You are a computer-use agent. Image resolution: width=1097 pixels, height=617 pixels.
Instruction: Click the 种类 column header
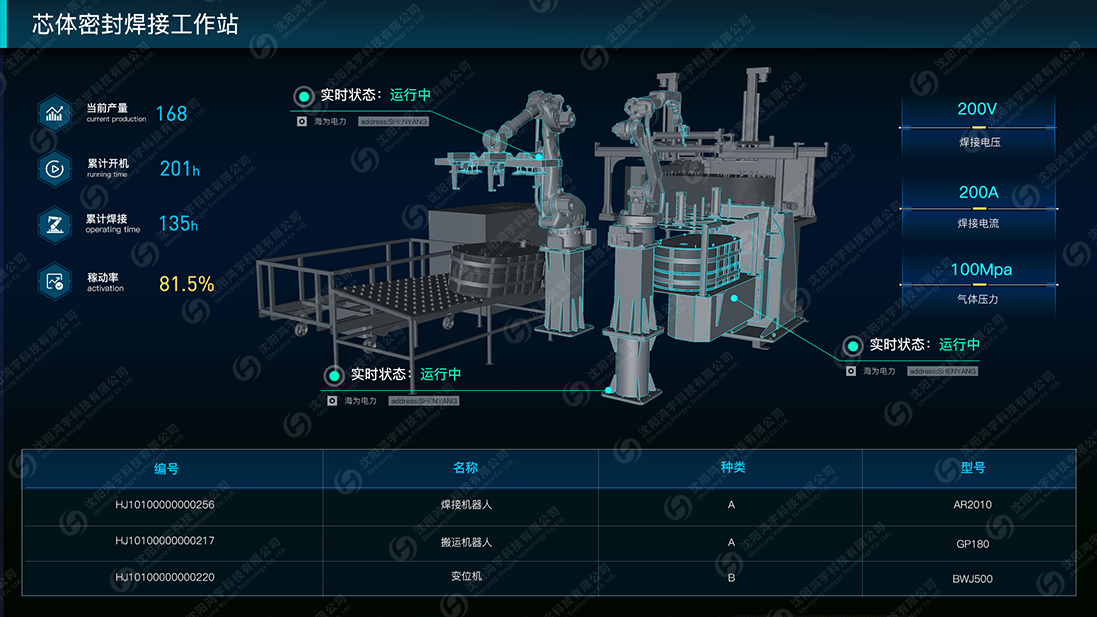click(x=733, y=467)
